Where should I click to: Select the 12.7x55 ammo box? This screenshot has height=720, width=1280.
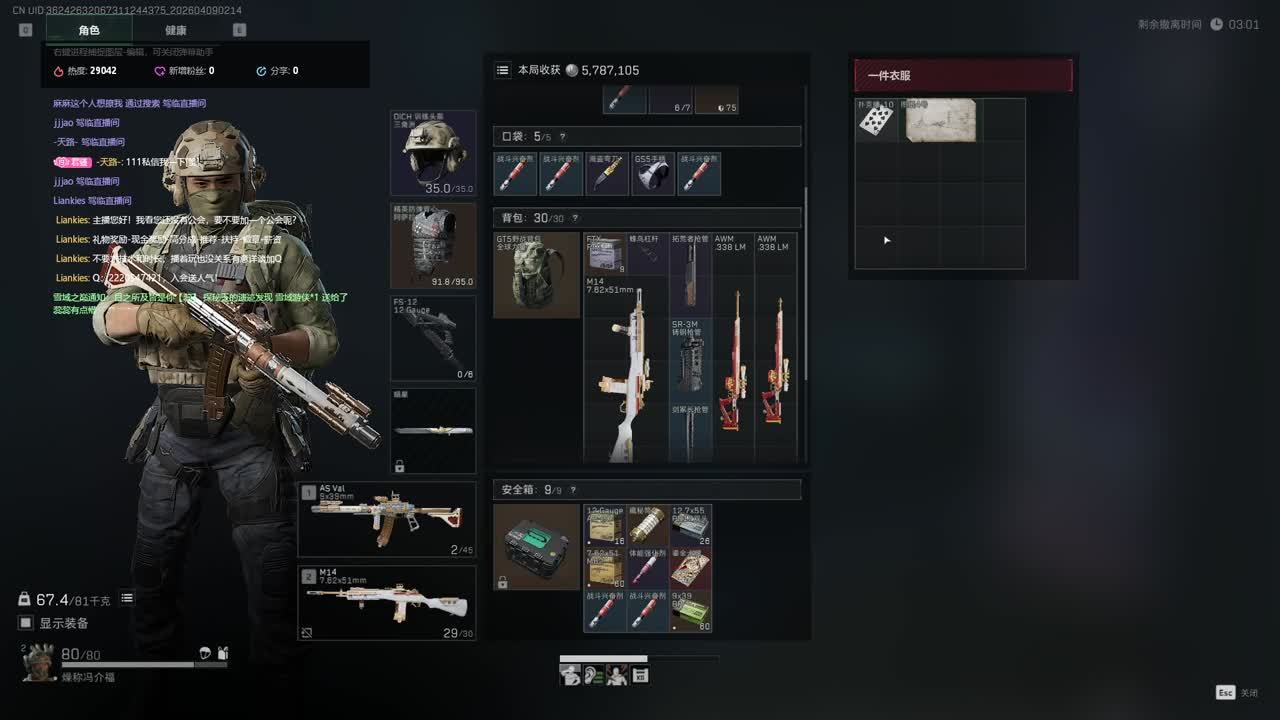(x=690, y=526)
